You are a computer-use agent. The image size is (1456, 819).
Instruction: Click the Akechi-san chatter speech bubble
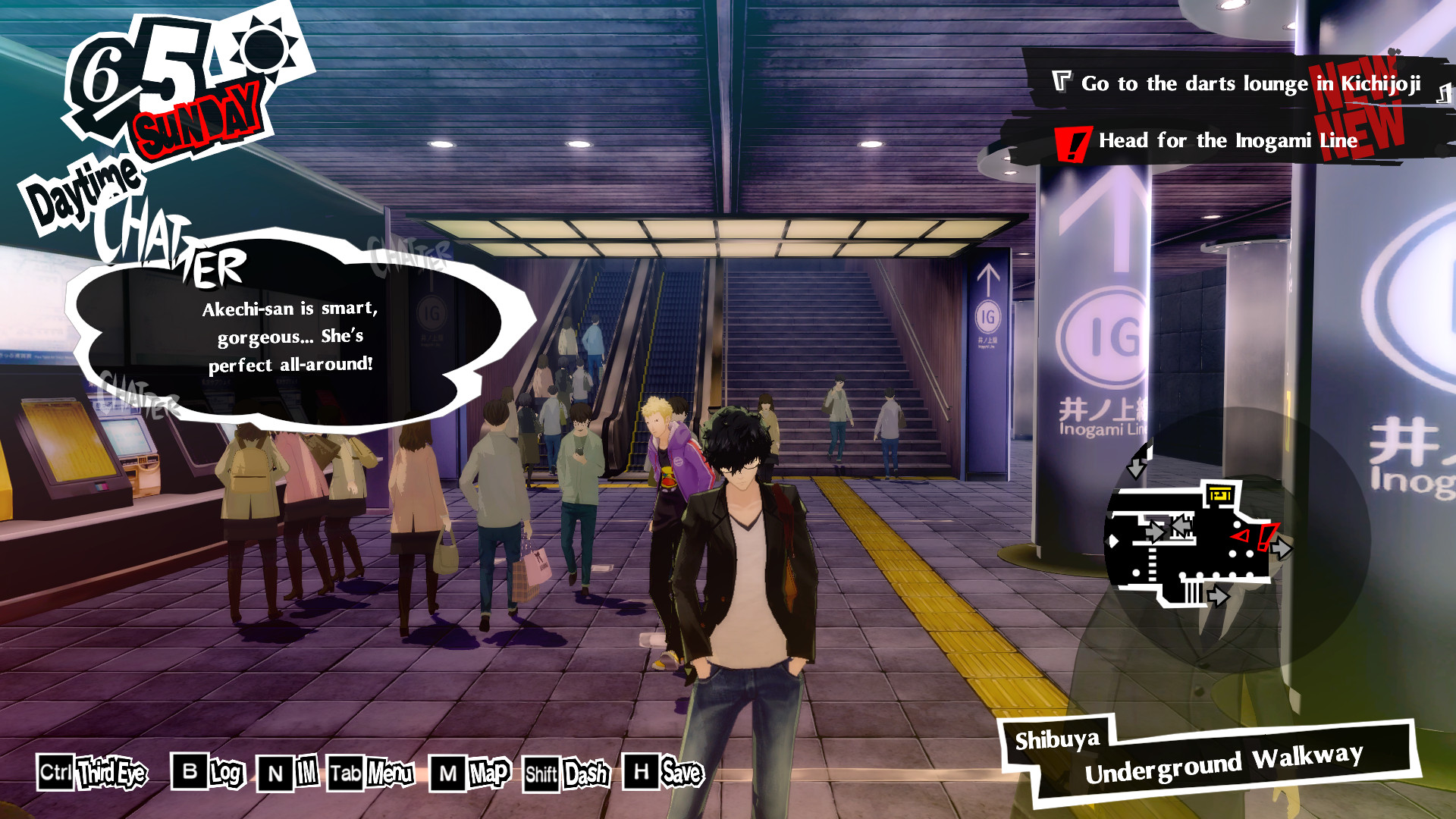(288, 337)
